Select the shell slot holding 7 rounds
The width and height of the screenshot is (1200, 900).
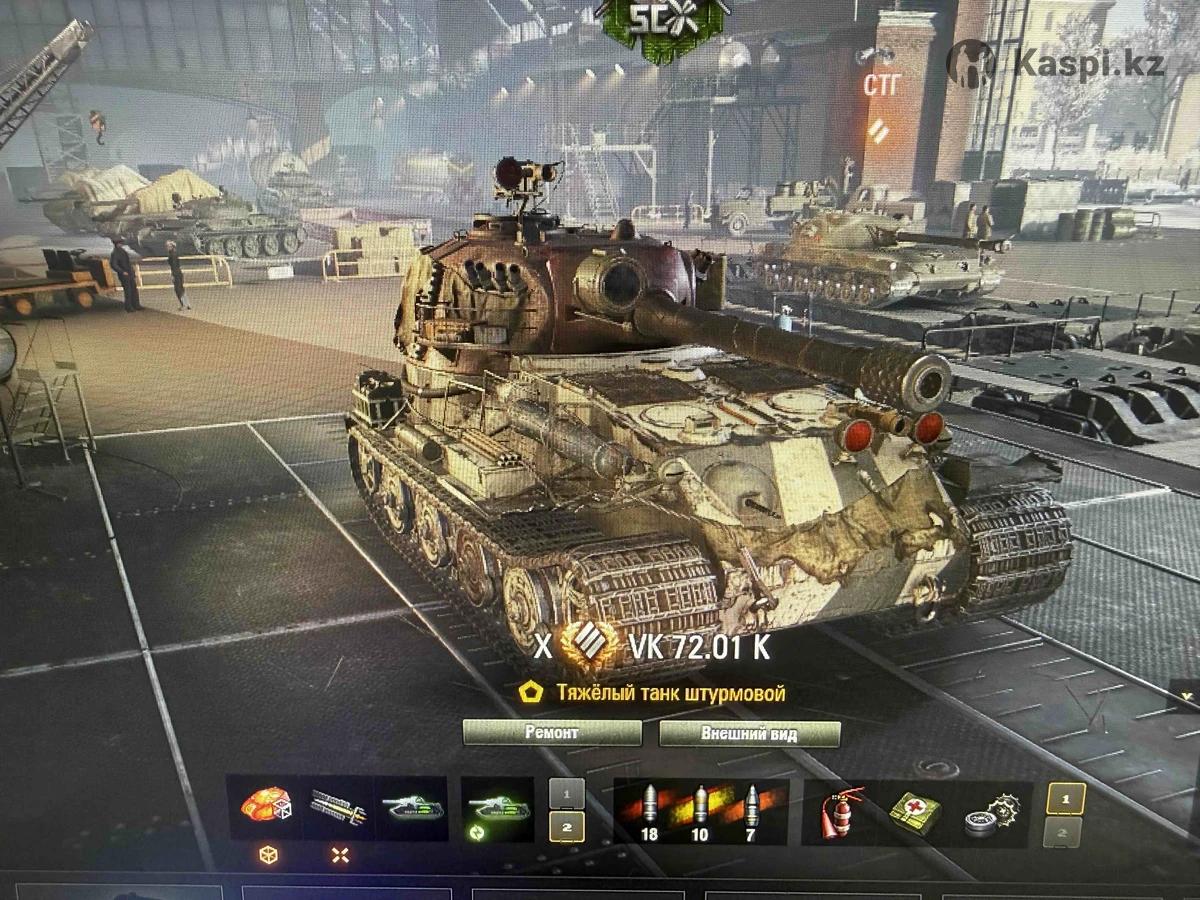click(752, 807)
